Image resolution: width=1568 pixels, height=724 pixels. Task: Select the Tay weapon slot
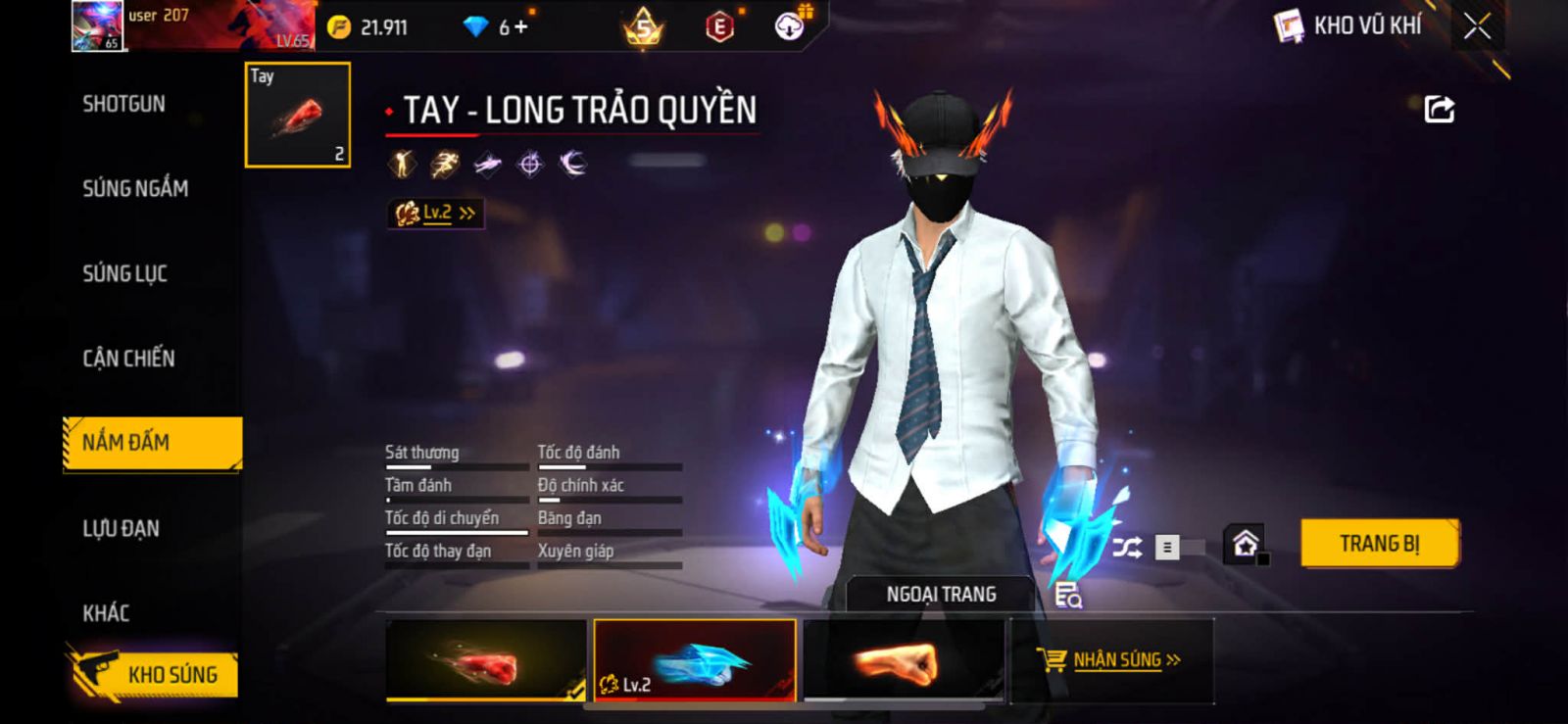297,115
